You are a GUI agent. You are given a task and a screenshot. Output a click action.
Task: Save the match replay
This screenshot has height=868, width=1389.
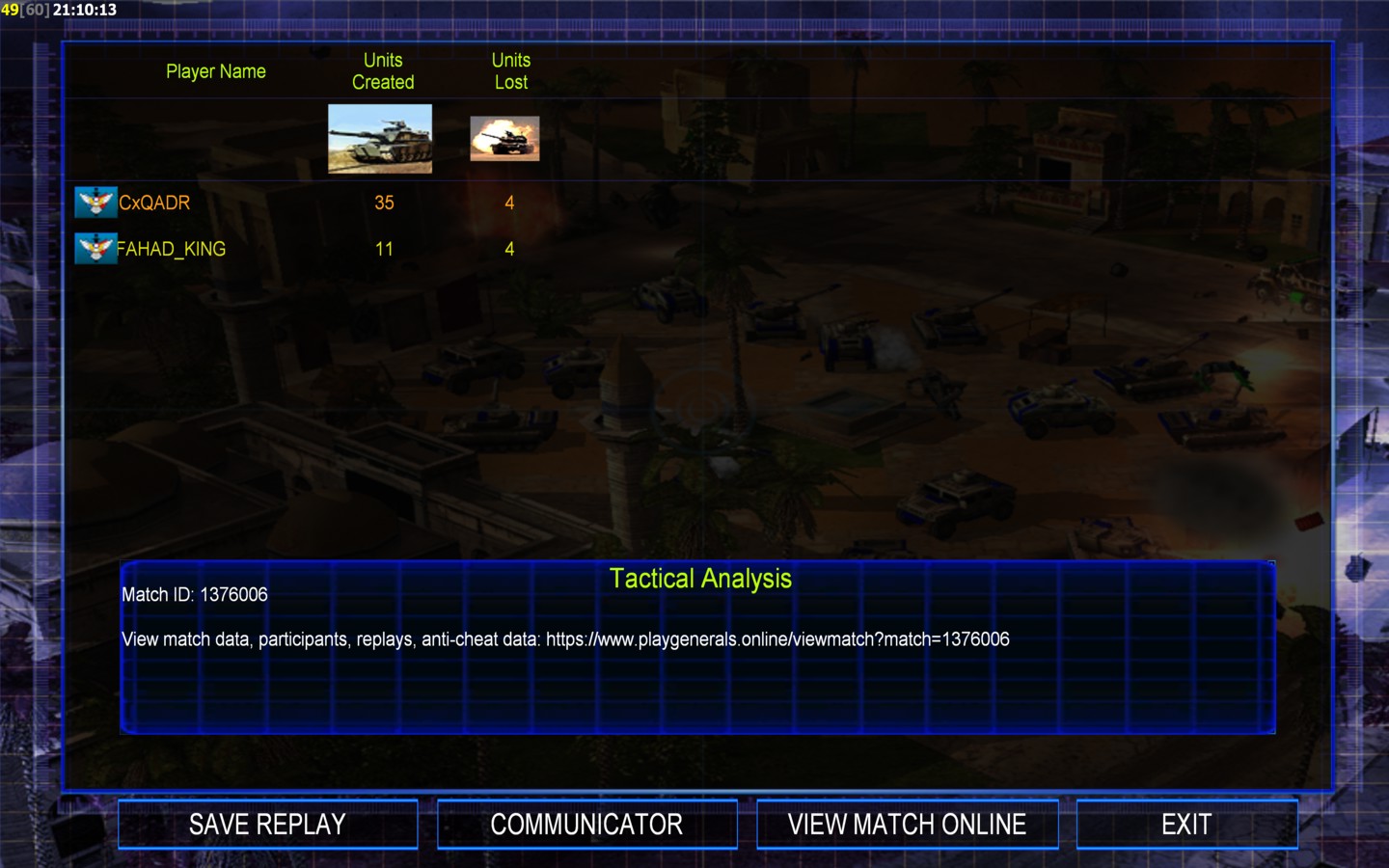(267, 825)
